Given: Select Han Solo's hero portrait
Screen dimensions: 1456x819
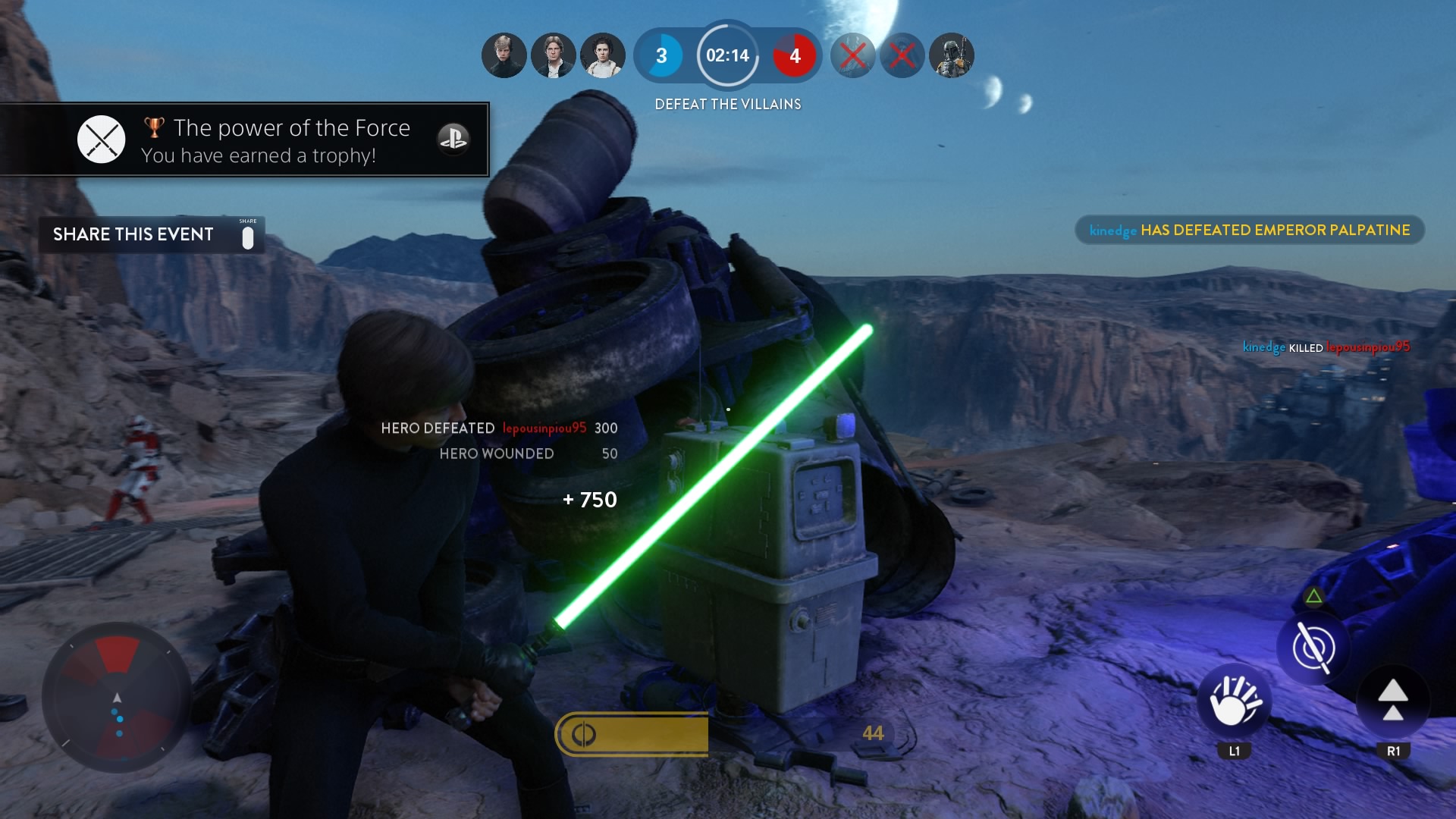Looking at the screenshot, I should (x=553, y=55).
